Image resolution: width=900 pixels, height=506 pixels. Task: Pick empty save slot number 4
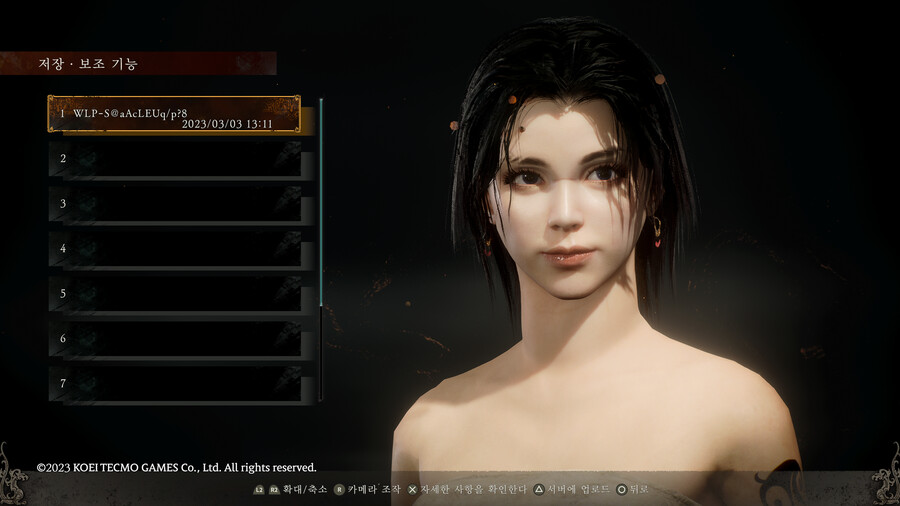coord(174,249)
